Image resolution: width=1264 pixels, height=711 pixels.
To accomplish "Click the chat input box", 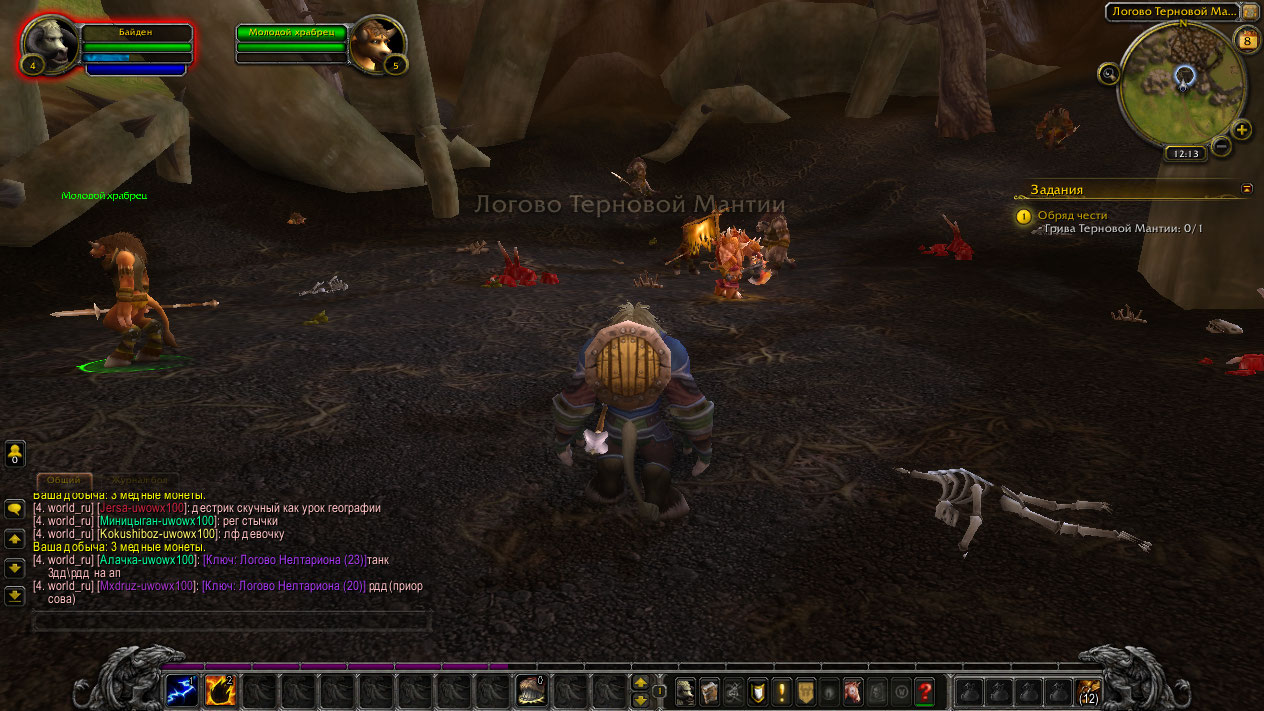I will pyautogui.click(x=232, y=622).
